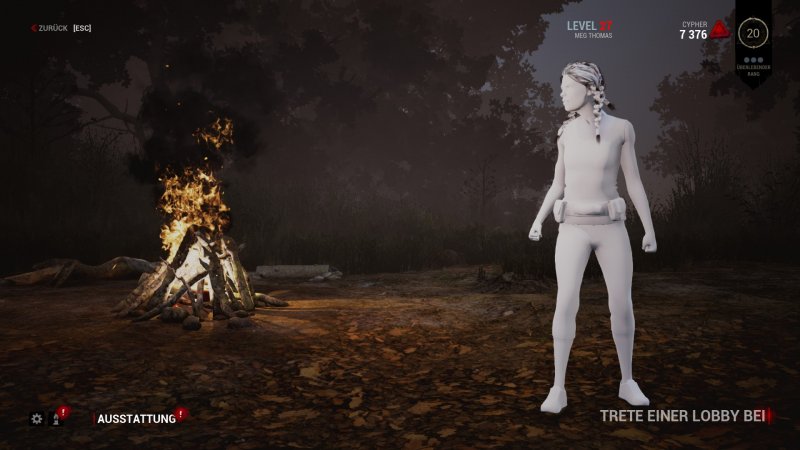Open the survivor rank 20 badge

pyautogui.click(x=752, y=33)
